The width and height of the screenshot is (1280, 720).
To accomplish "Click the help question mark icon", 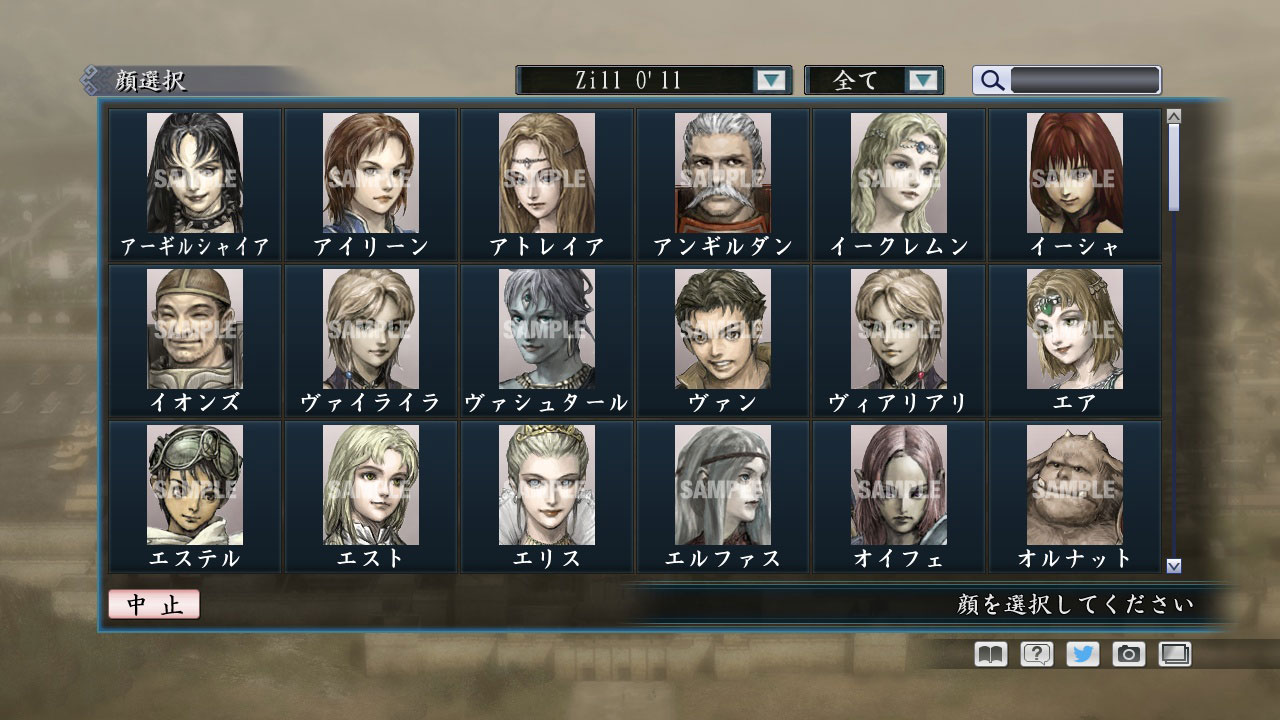I will pyautogui.click(x=1037, y=654).
